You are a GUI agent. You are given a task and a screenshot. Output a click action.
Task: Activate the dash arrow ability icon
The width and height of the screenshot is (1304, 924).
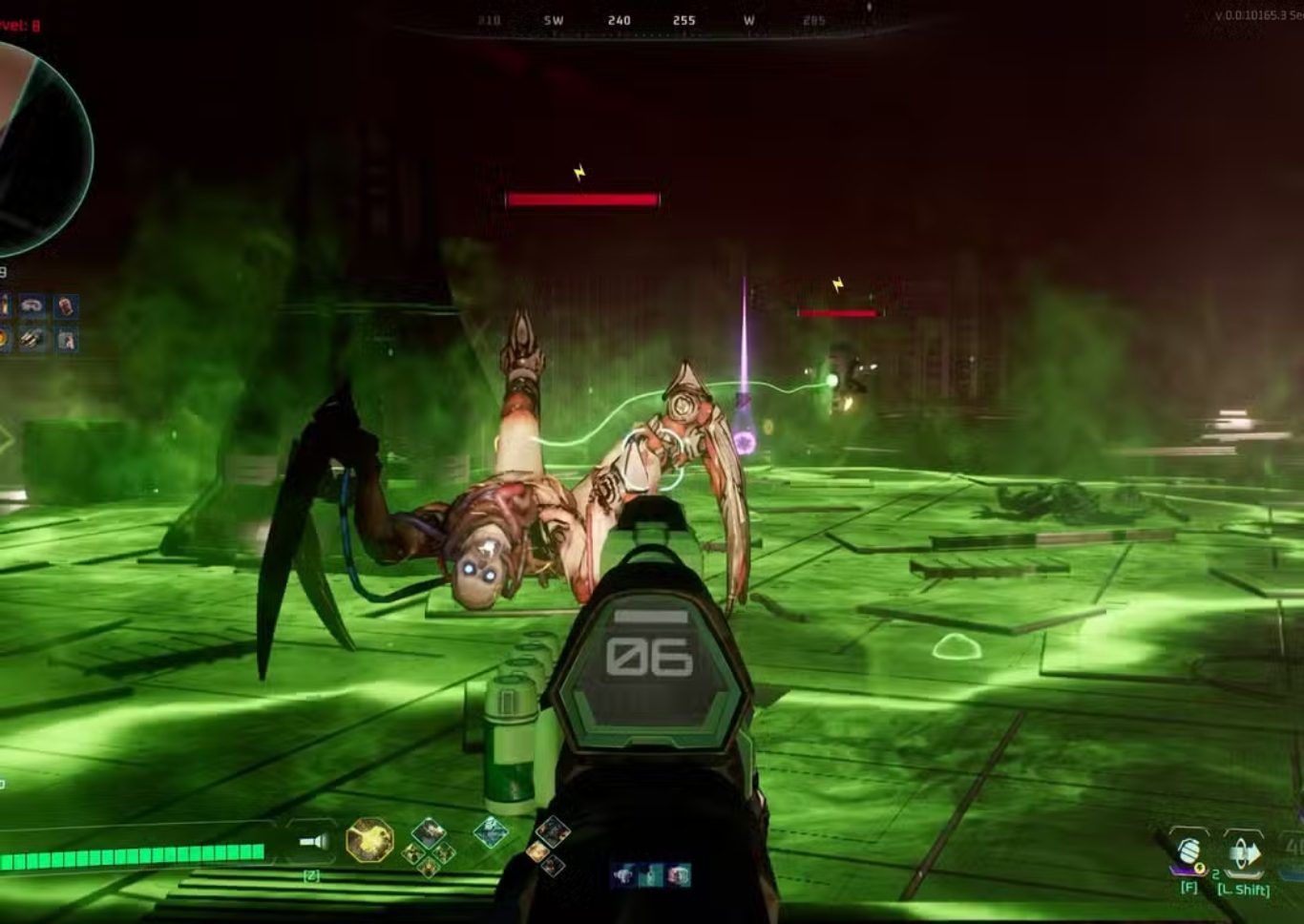click(x=1244, y=852)
